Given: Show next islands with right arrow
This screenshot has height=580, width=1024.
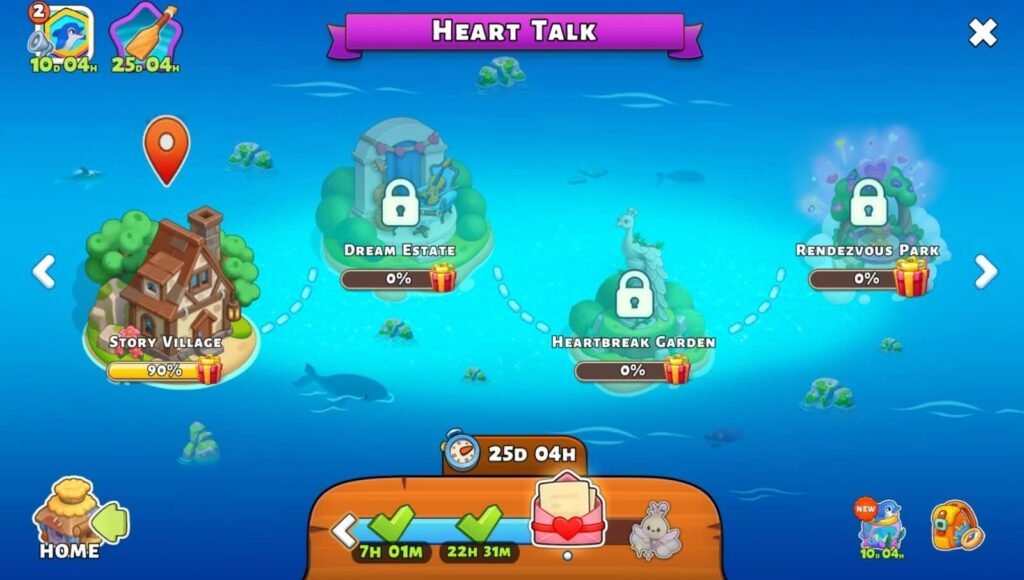Looking at the screenshot, I should 986,271.
